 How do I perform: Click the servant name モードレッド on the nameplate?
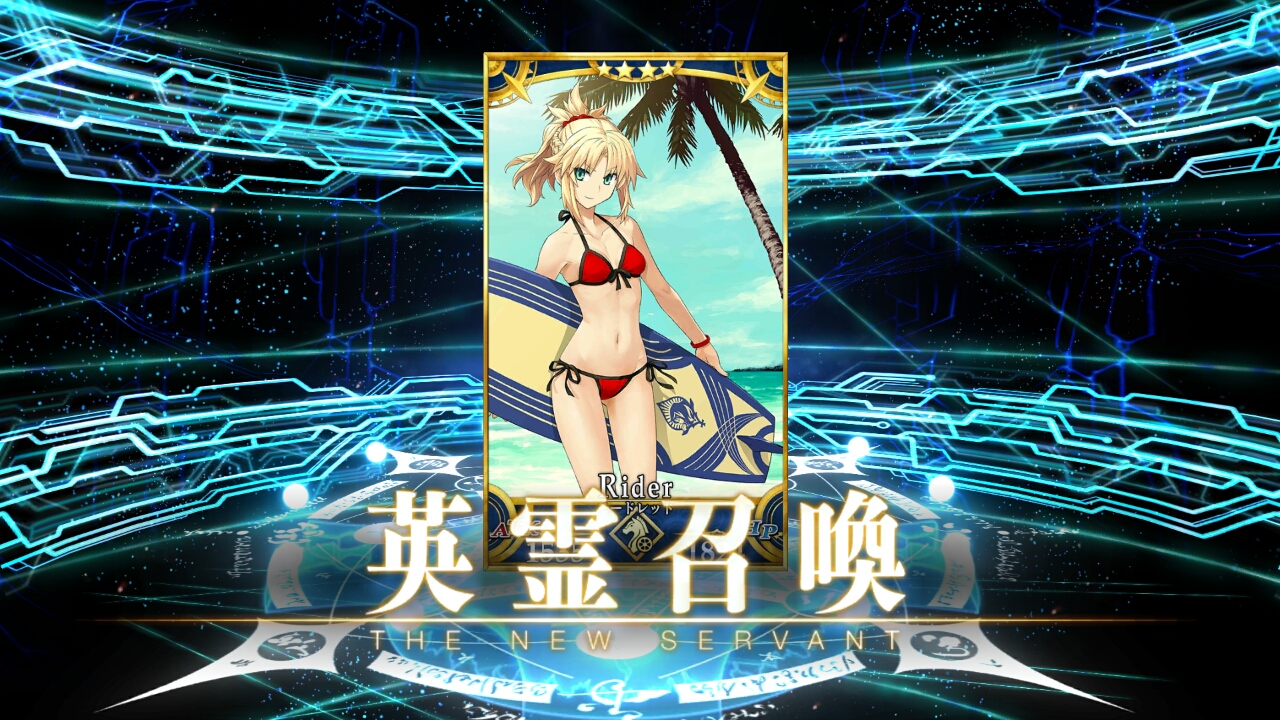[x=640, y=508]
